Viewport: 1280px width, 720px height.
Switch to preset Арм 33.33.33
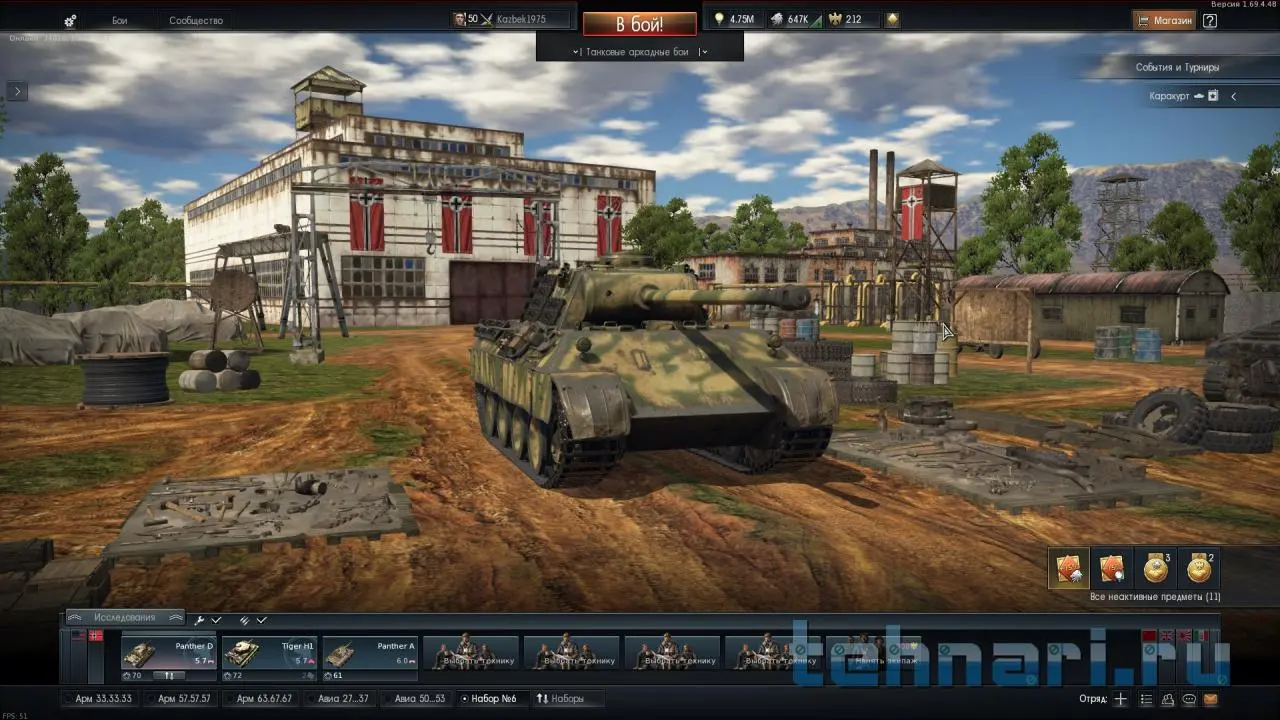point(102,698)
